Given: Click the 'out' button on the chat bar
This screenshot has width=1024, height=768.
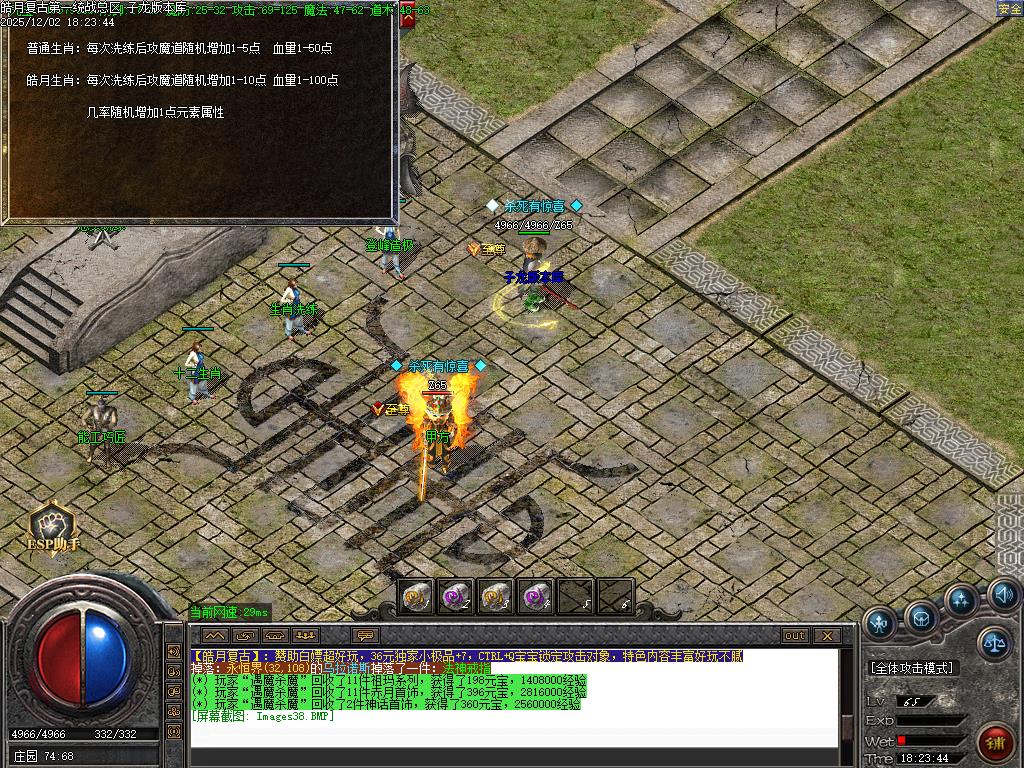Looking at the screenshot, I should click(795, 636).
